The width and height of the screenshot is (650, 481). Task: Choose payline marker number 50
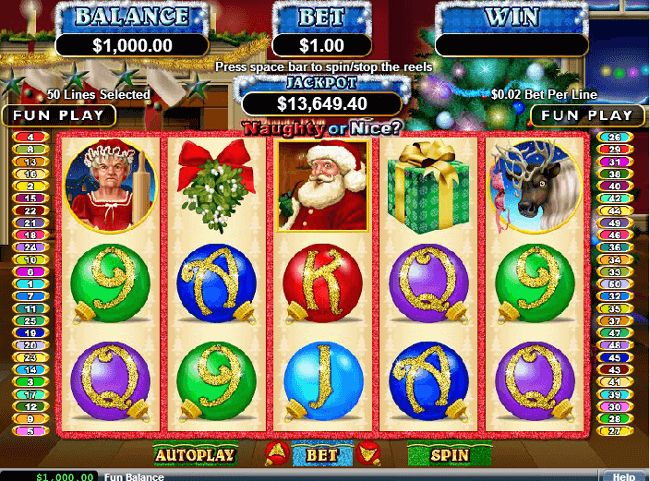pyautogui.click(x=612, y=284)
